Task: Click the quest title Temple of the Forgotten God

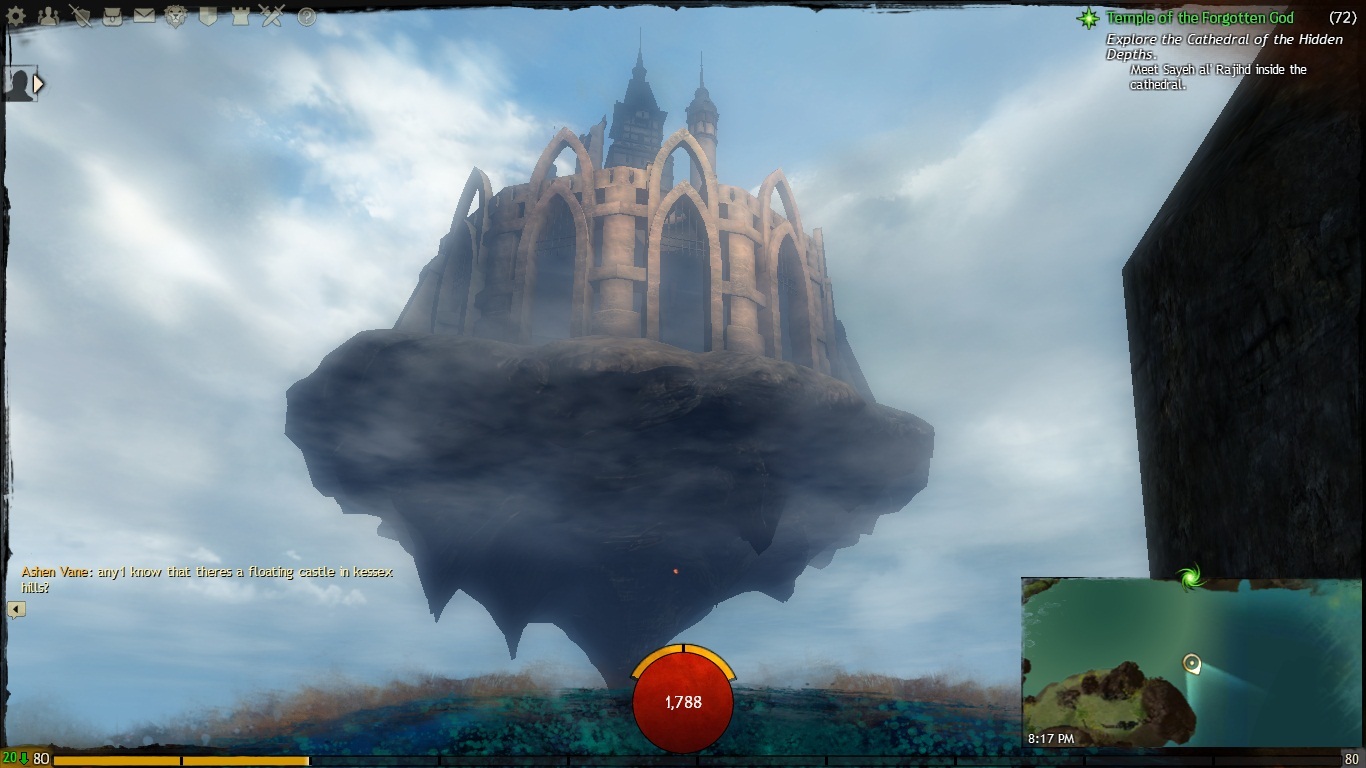Action: coord(1199,18)
